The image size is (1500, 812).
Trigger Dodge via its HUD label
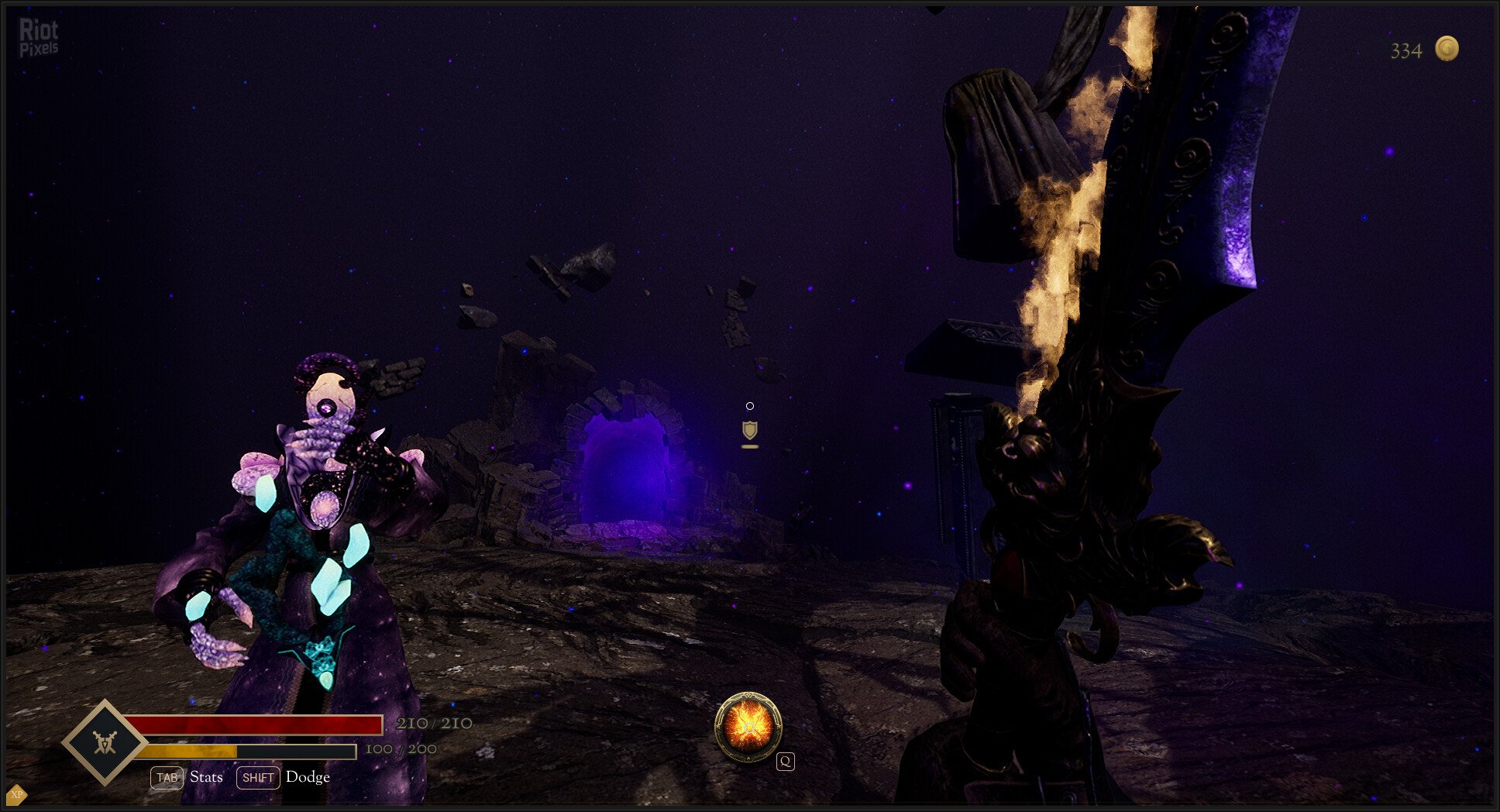click(308, 776)
